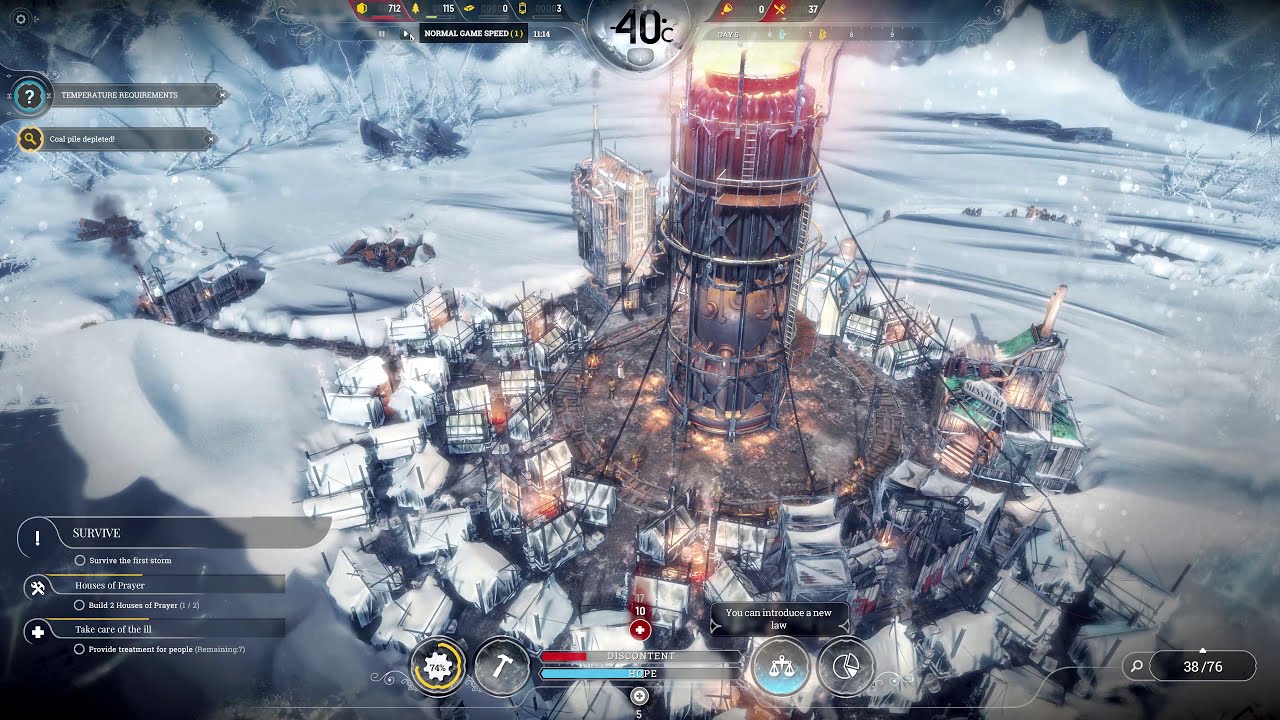Image resolution: width=1280 pixels, height=720 pixels.
Task: Click the red medical cross sick indicator
Action: pos(640,630)
